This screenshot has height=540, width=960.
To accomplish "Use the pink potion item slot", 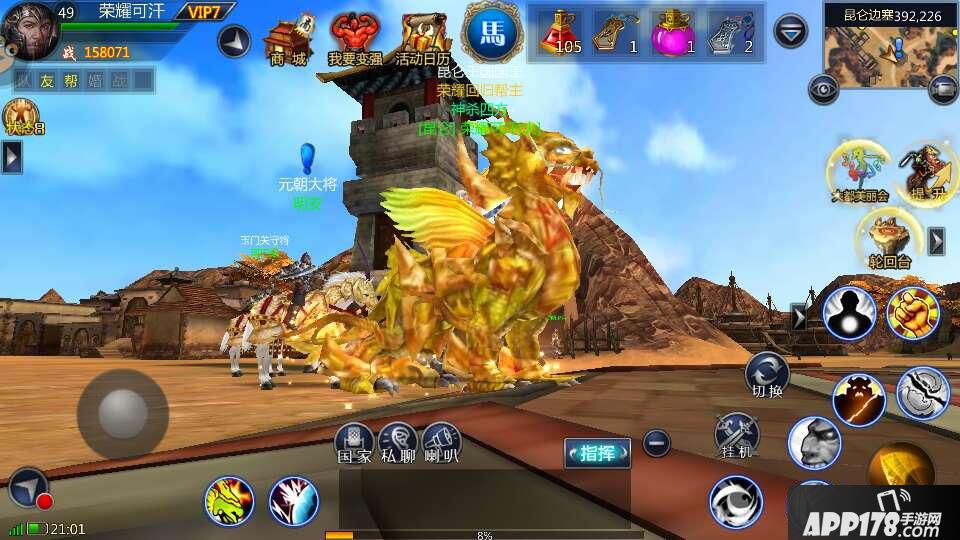I will pyautogui.click(x=674, y=31).
